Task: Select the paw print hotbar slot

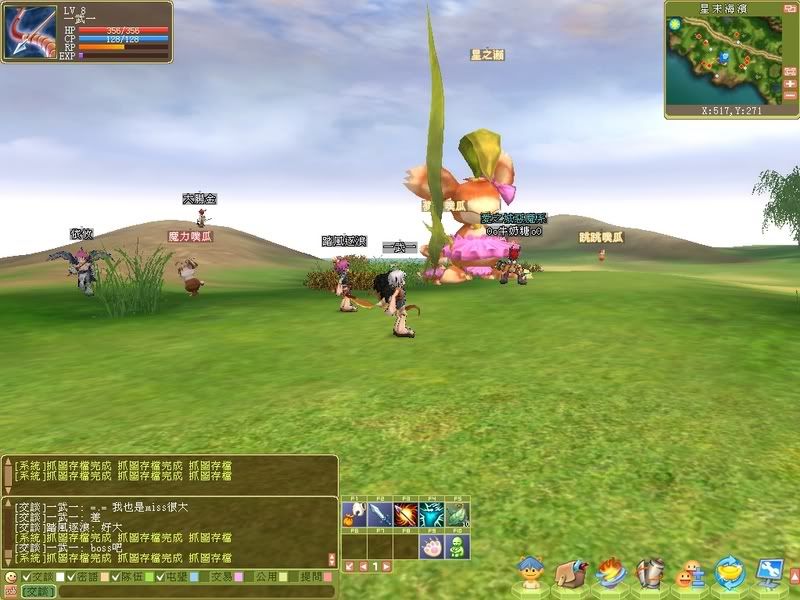Action: click(432, 546)
